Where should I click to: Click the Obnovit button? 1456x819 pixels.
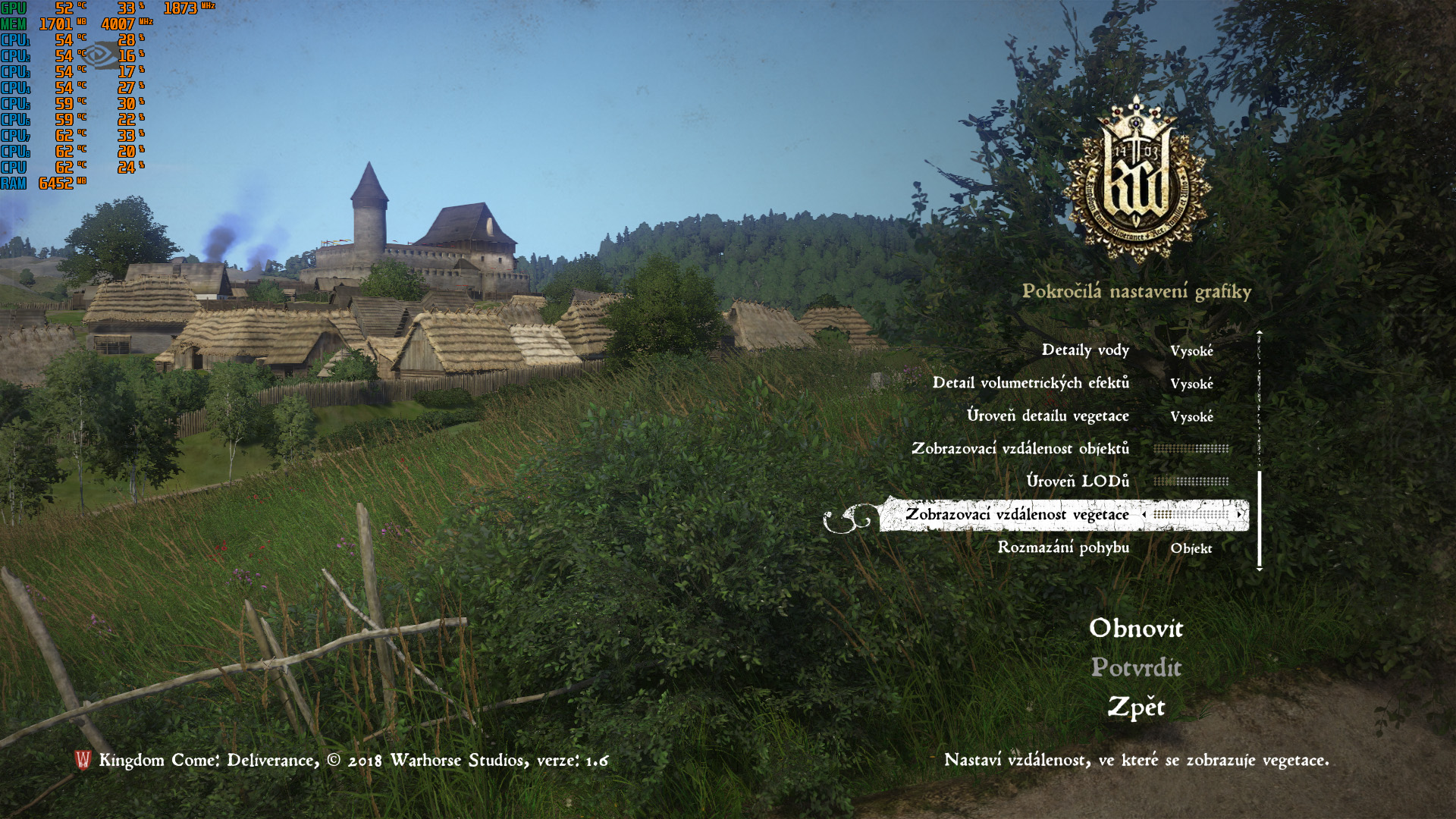click(x=1136, y=629)
